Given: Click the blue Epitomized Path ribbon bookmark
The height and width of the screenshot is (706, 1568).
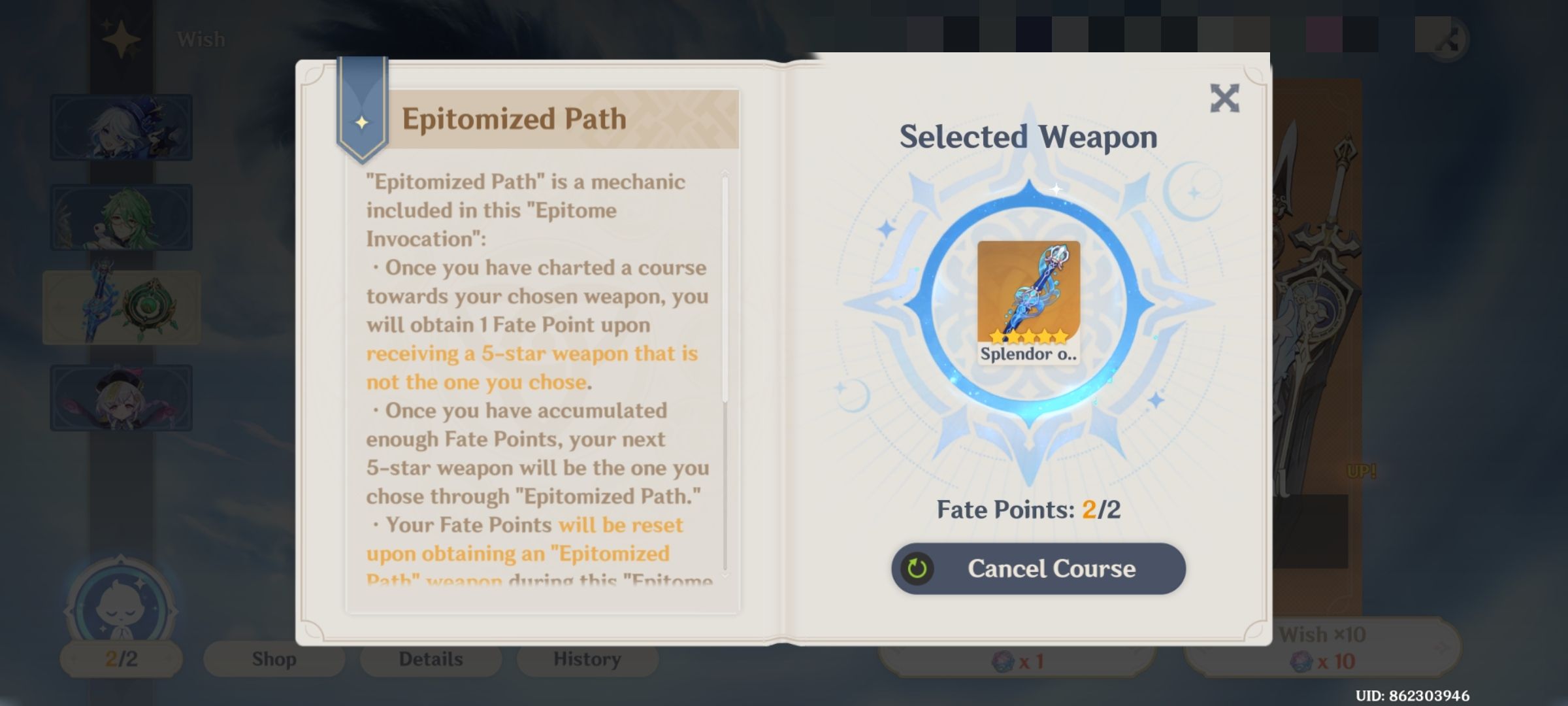Looking at the screenshot, I should (363, 111).
